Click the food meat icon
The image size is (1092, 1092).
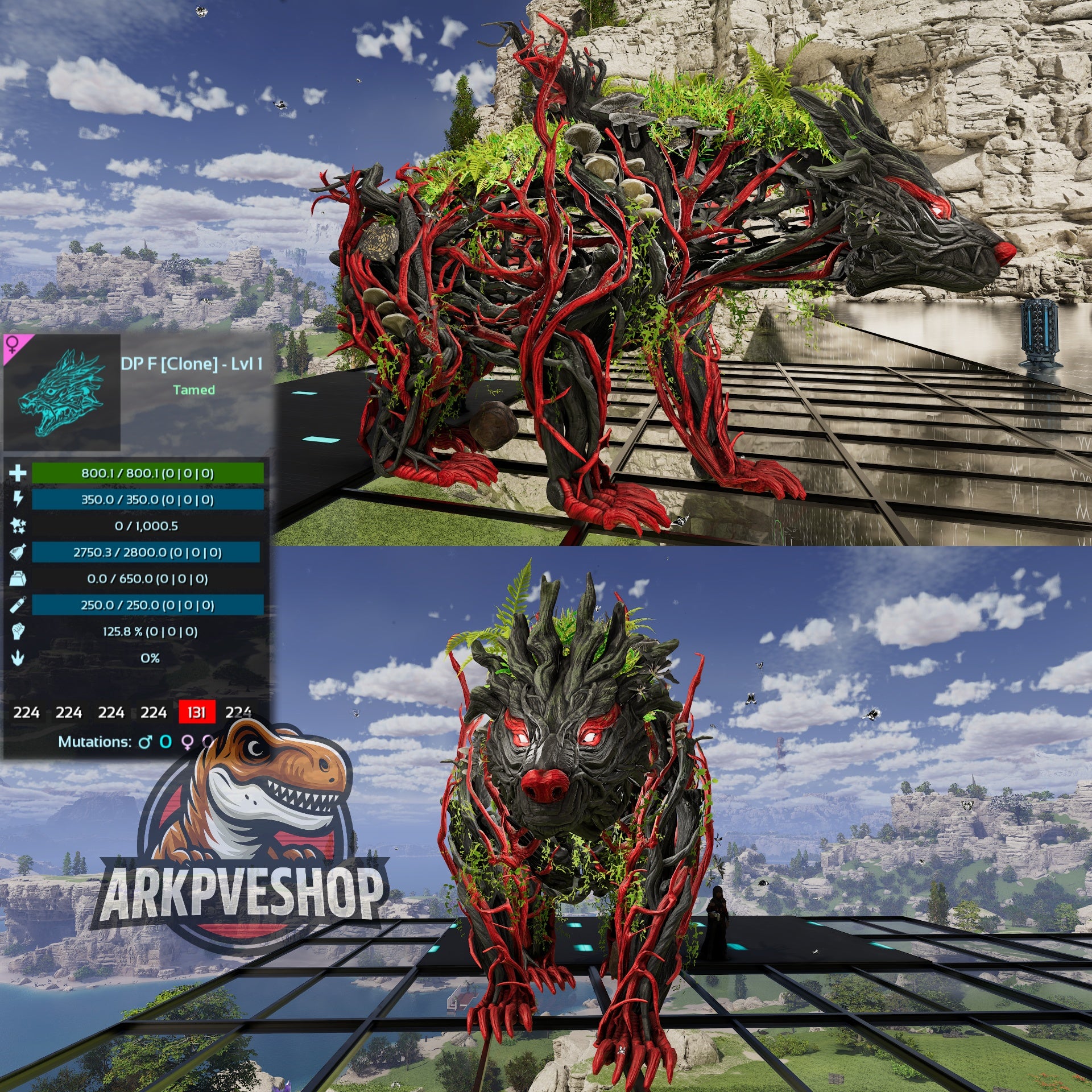click(x=18, y=552)
